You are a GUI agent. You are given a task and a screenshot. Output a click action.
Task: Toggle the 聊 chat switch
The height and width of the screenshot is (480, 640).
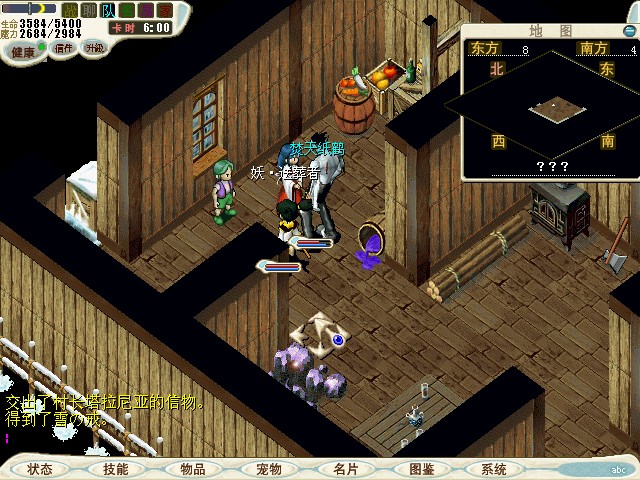pos(87,9)
